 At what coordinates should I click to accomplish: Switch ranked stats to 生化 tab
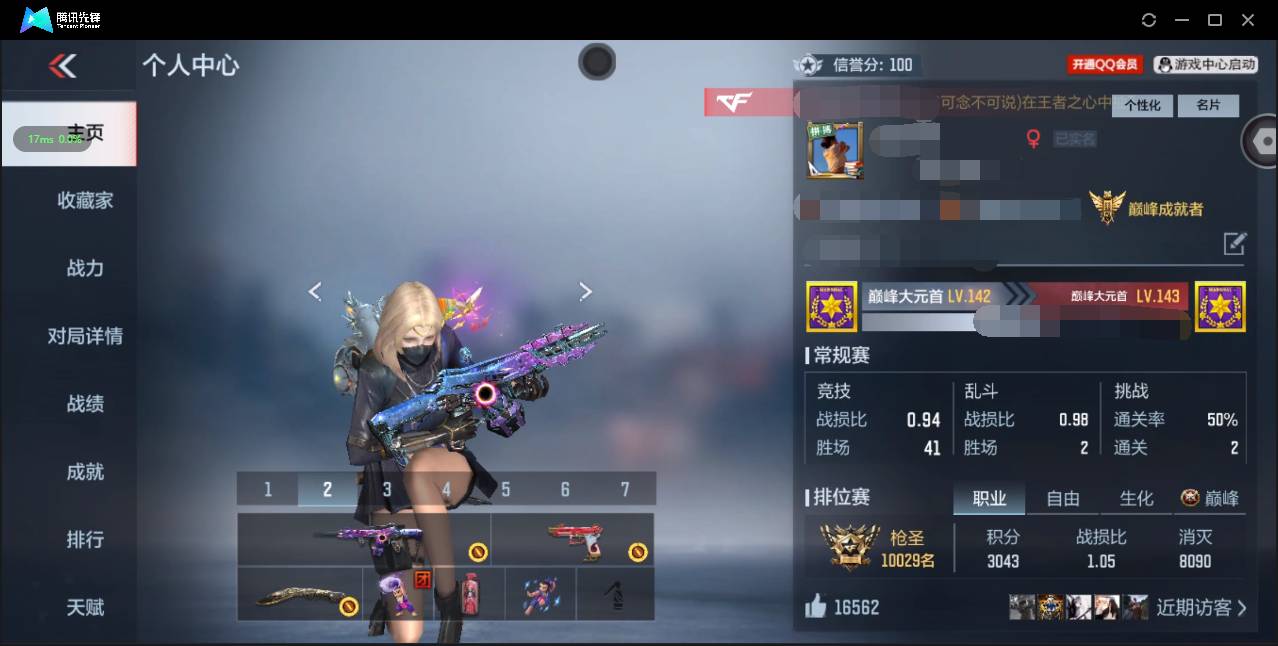click(1136, 498)
